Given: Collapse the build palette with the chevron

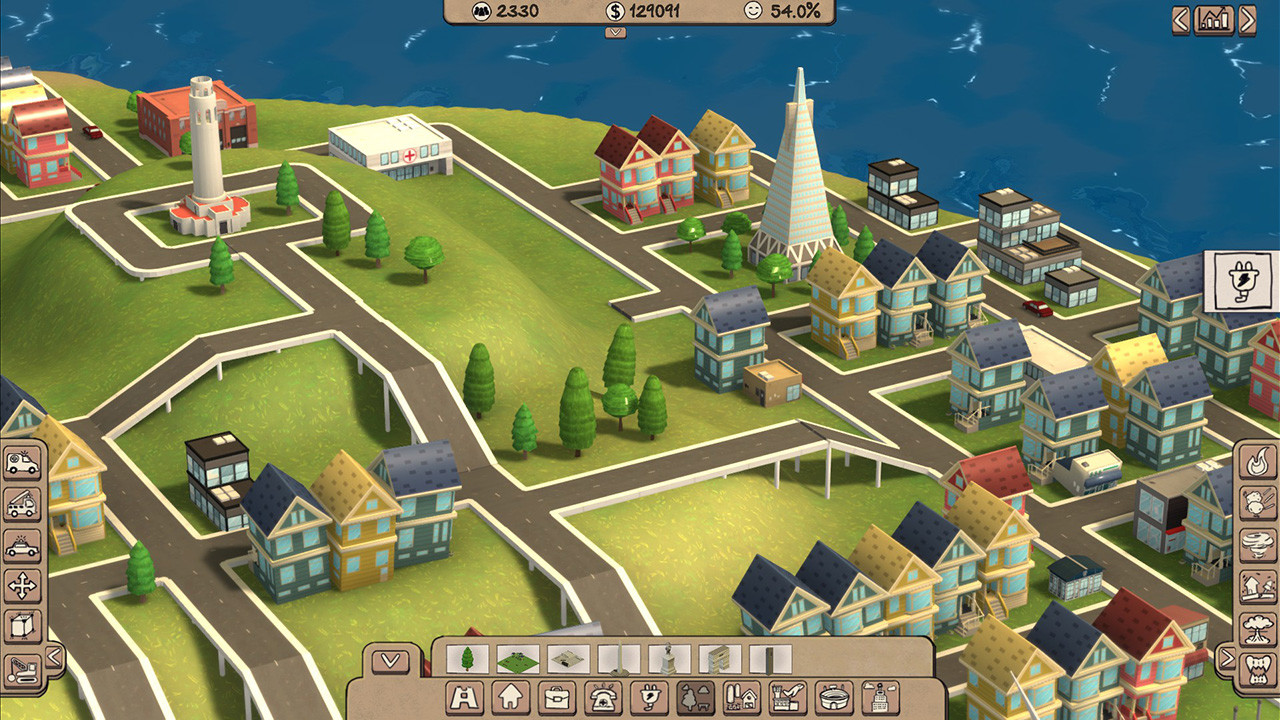Looking at the screenshot, I should tap(390, 660).
